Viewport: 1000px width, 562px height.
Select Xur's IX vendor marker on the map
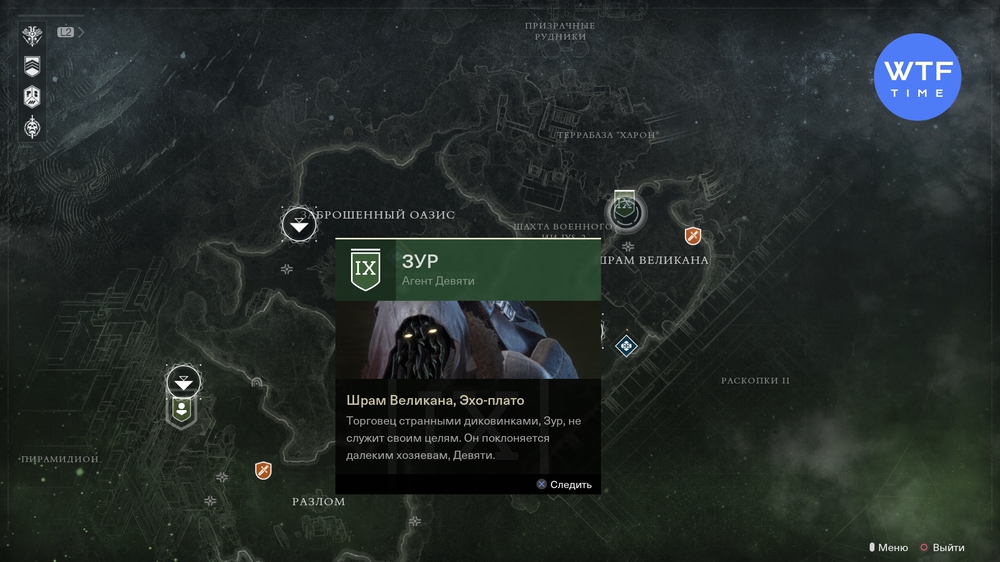626,210
